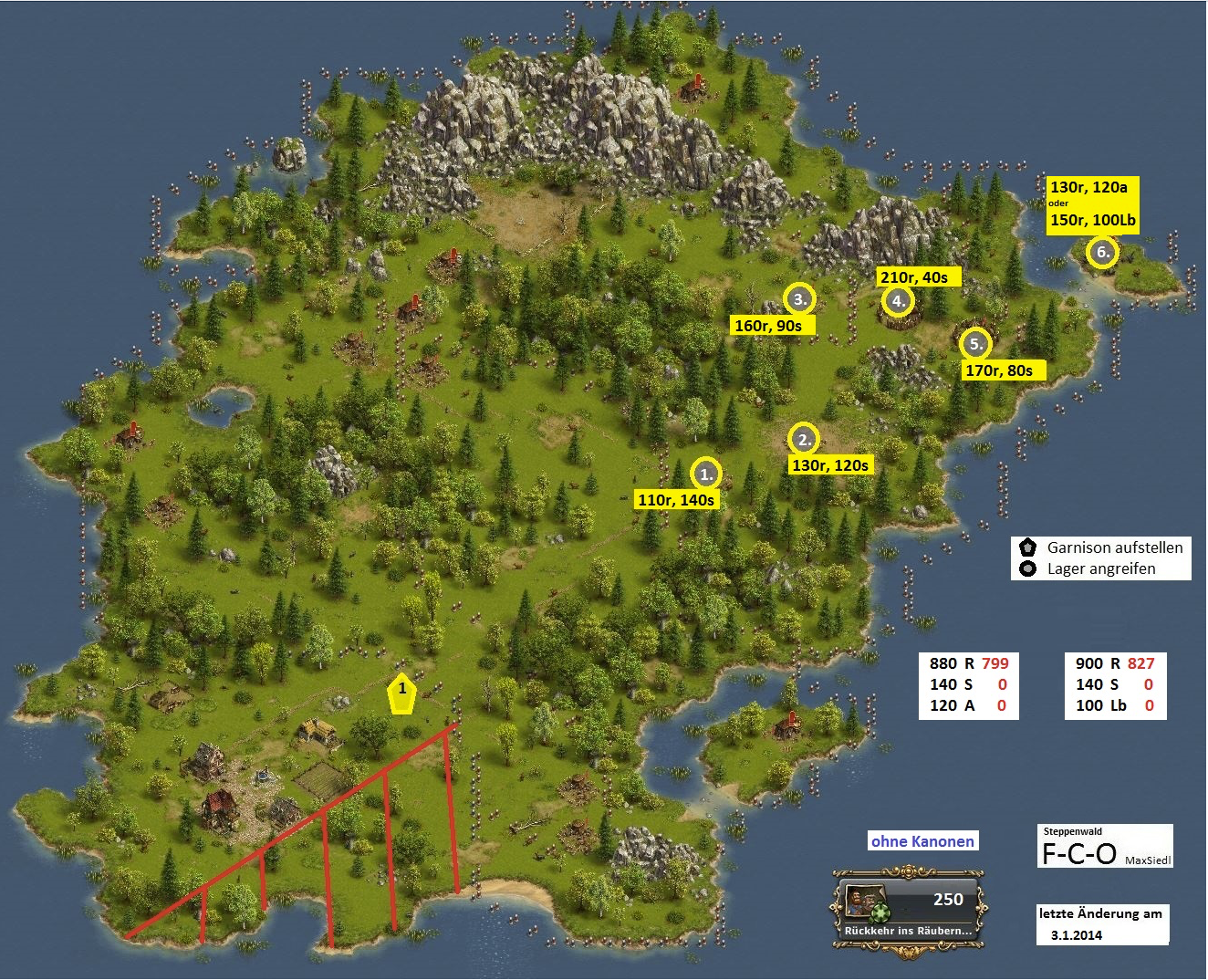Click the Garnison aufstellen legend entry
This screenshot has width=1208, height=980.
coord(1102,547)
